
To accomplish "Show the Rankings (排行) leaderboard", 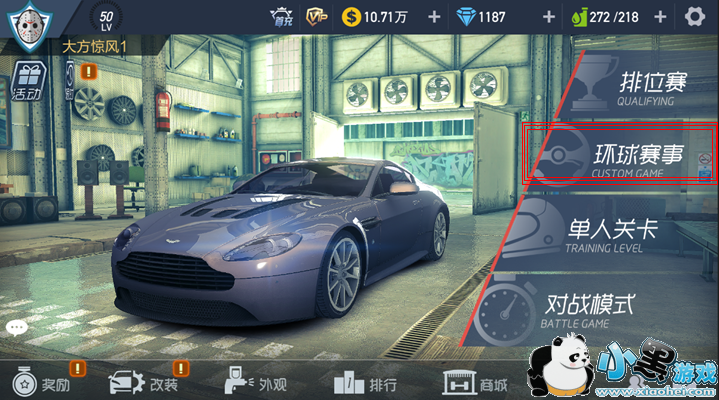I will pyautogui.click(x=365, y=383).
